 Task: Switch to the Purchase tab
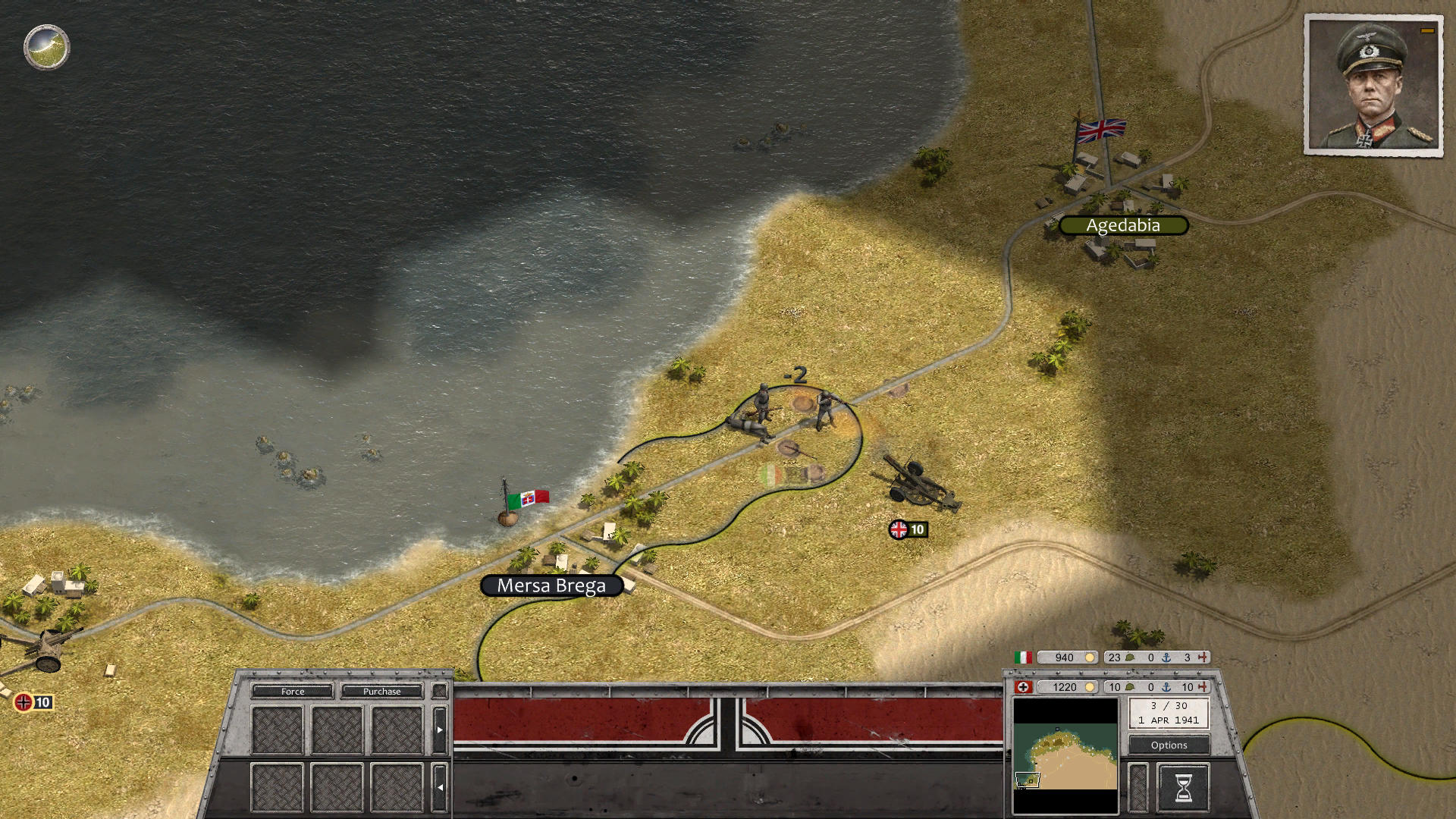(x=382, y=692)
